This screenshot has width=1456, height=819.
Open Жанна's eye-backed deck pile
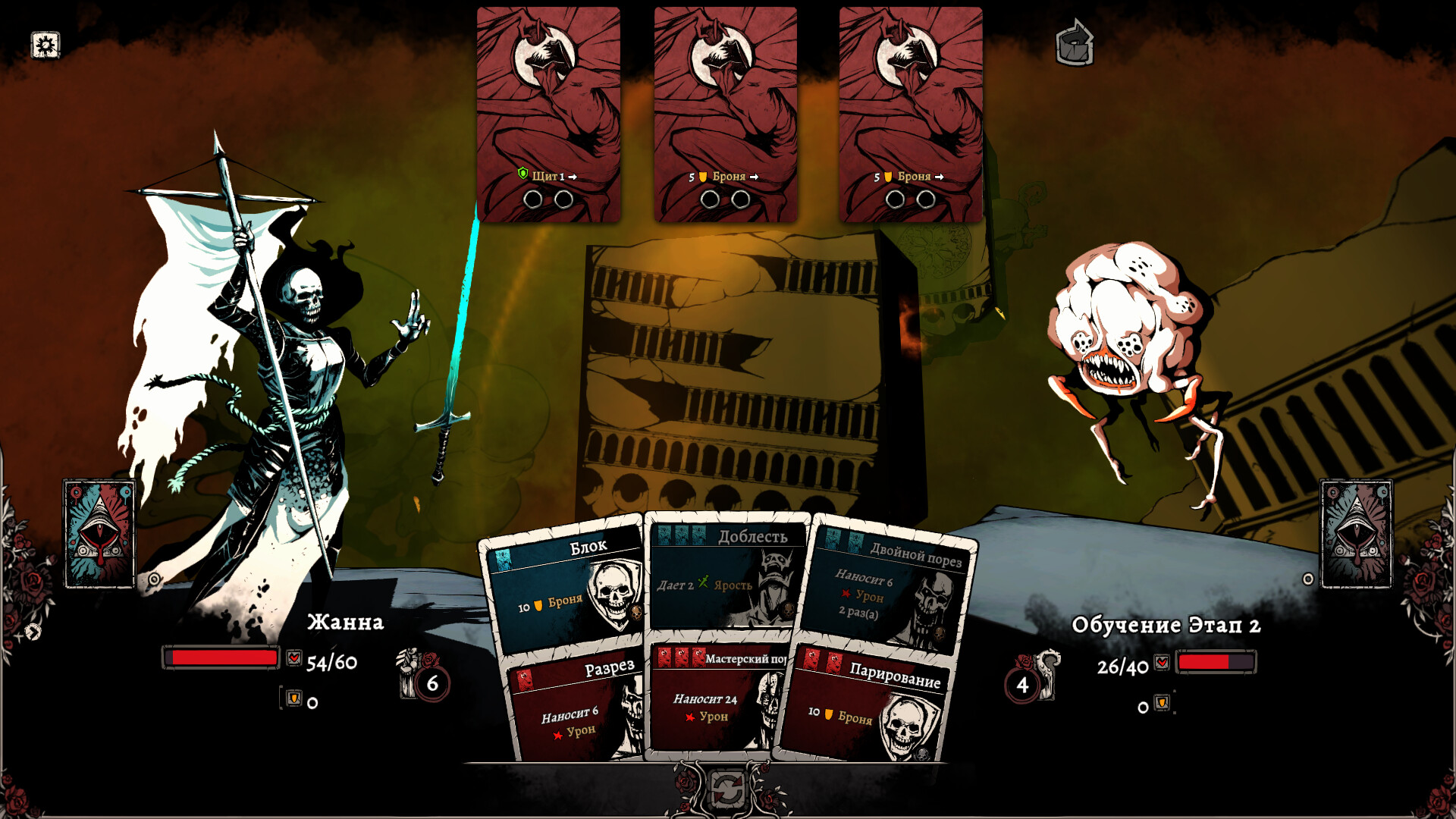(x=99, y=533)
